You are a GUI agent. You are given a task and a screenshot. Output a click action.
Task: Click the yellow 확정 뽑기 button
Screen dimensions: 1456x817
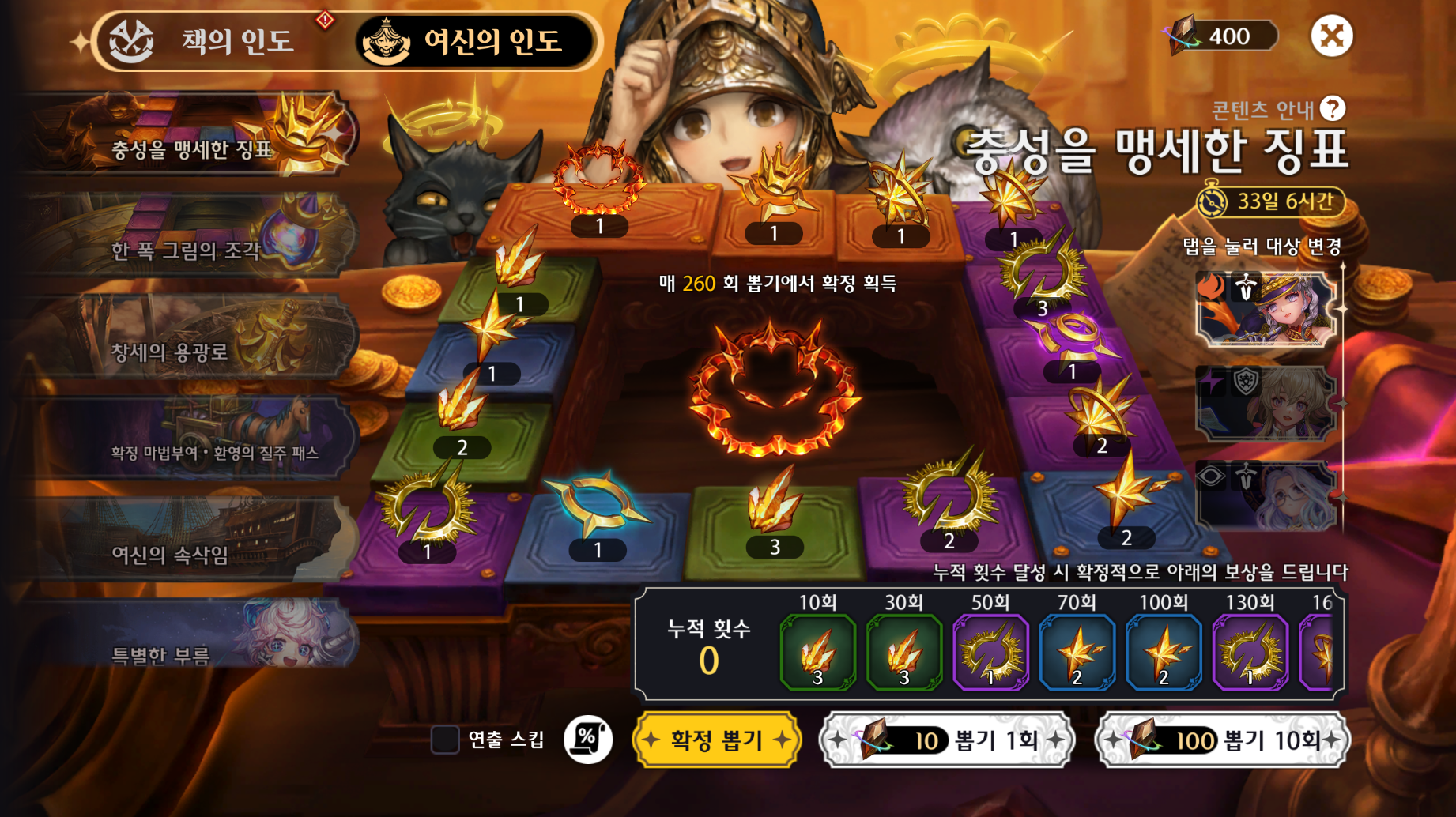click(x=716, y=740)
